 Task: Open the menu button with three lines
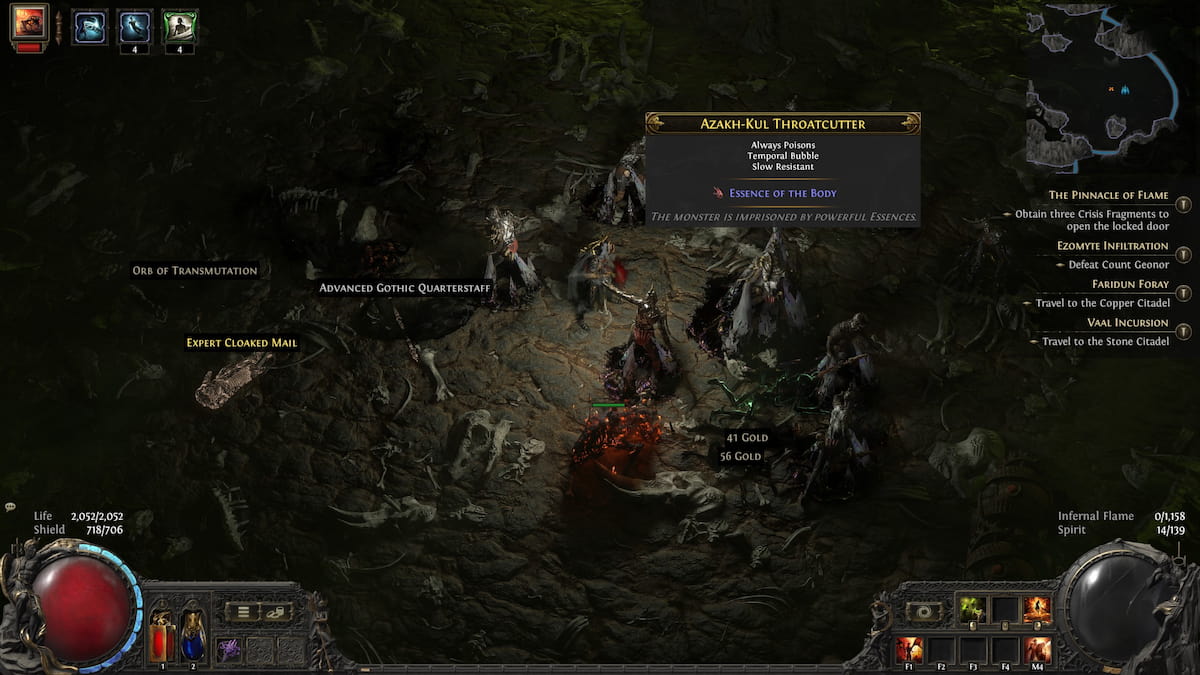(243, 612)
